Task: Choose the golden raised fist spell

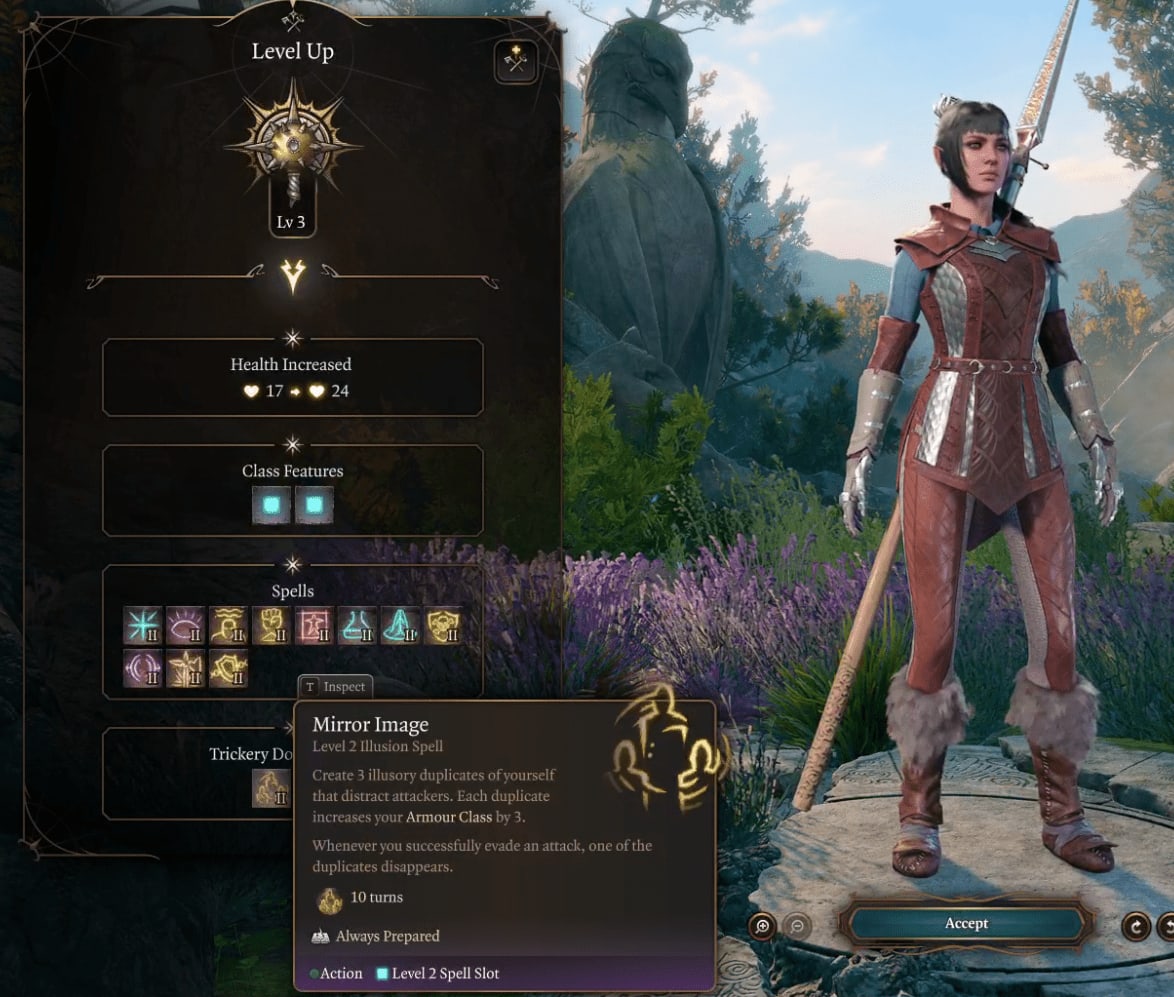Action: (272, 625)
